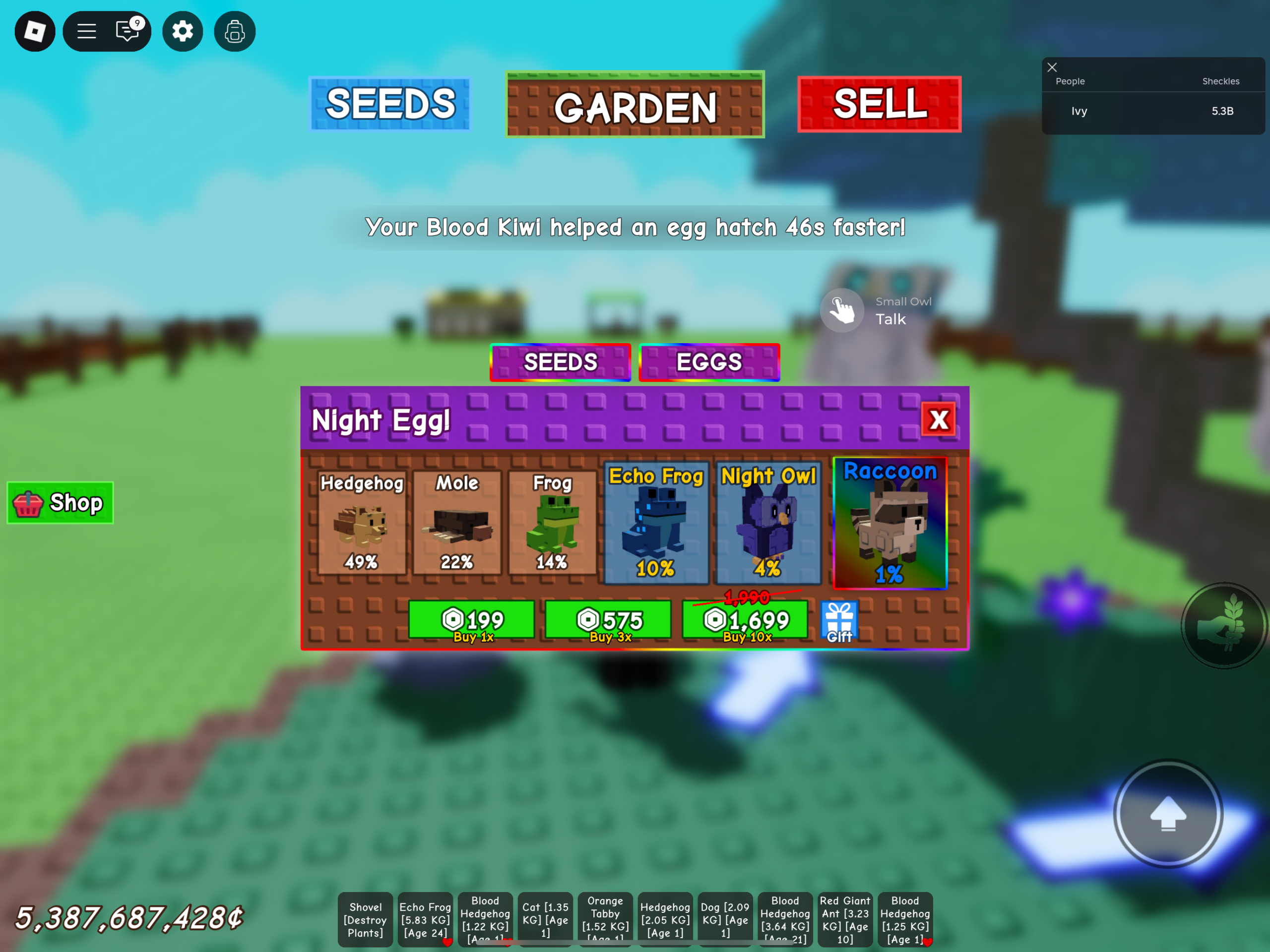Open the backpack inventory icon
1270x952 pixels.
(x=234, y=32)
